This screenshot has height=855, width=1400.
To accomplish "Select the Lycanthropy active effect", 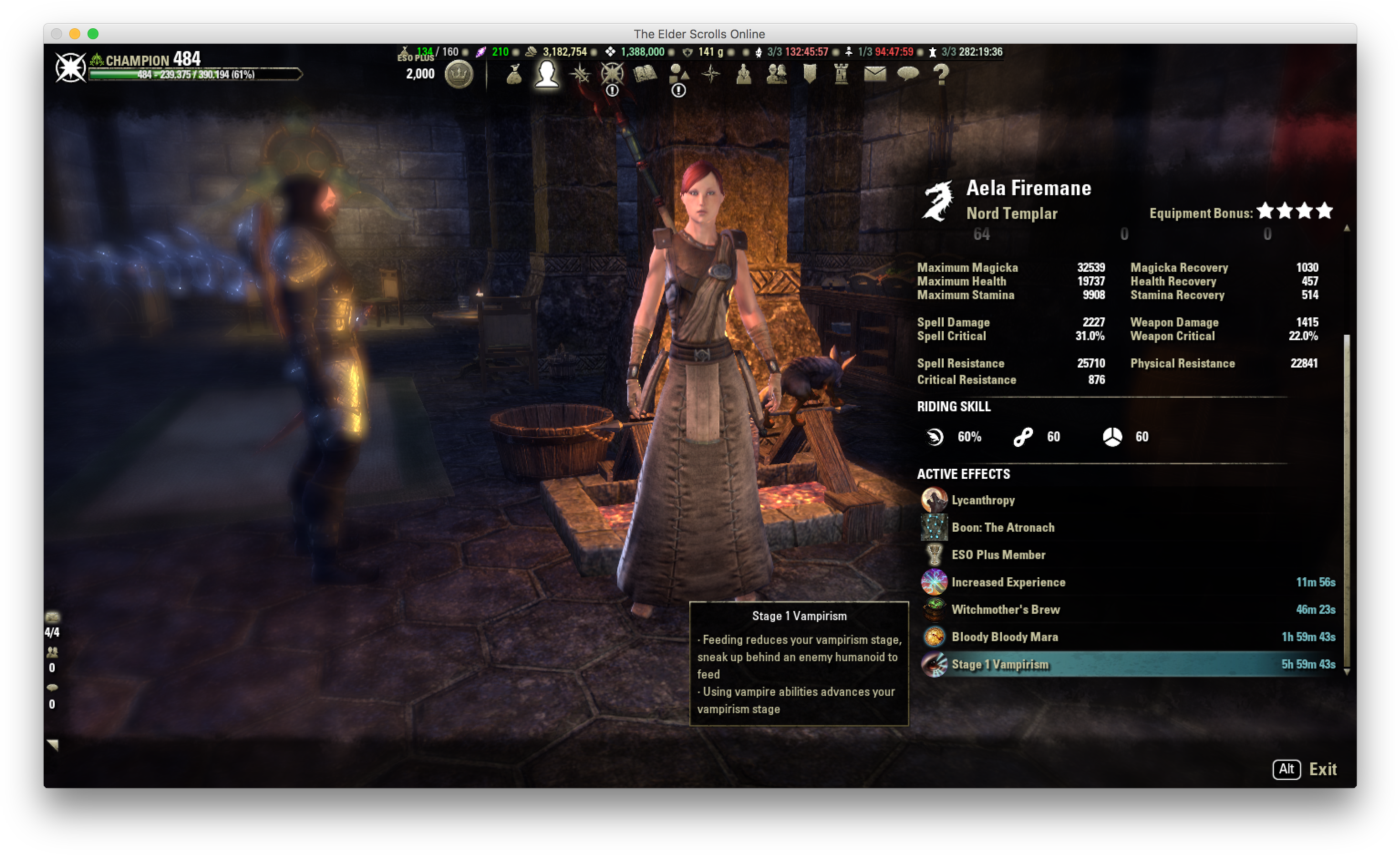I will 982,500.
